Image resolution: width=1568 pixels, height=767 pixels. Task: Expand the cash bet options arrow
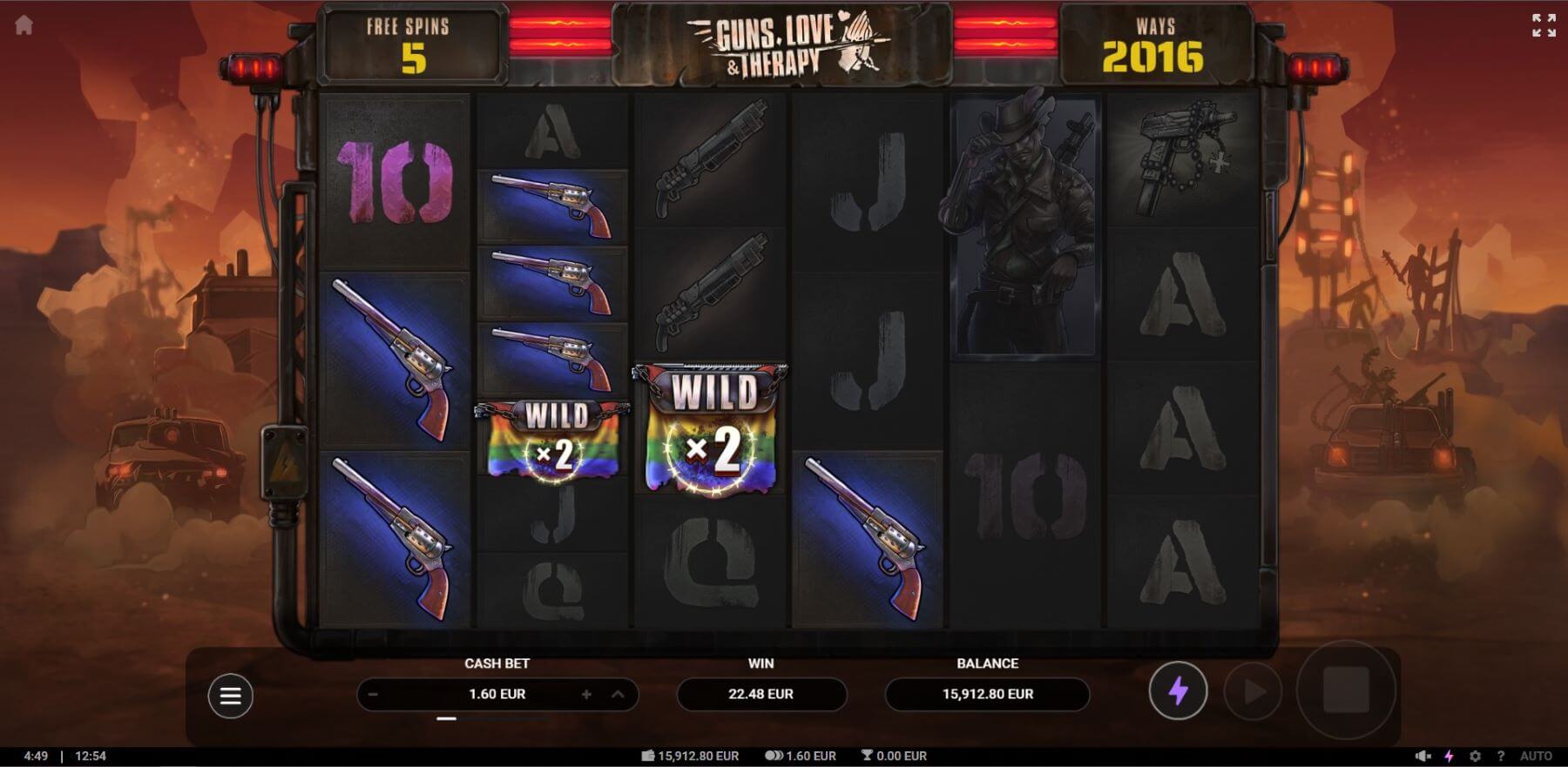coord(618,695)
